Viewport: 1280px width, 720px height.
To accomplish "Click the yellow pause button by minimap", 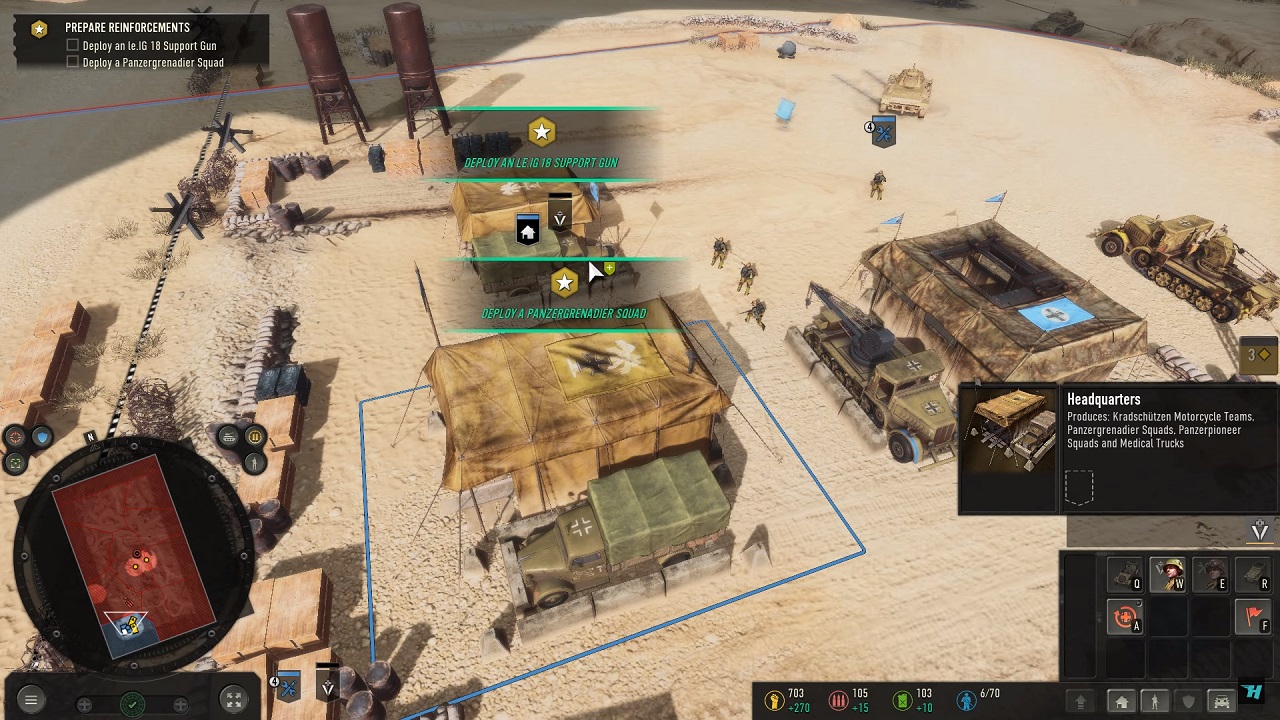I will pyautogui.click(x=254, y=437).
